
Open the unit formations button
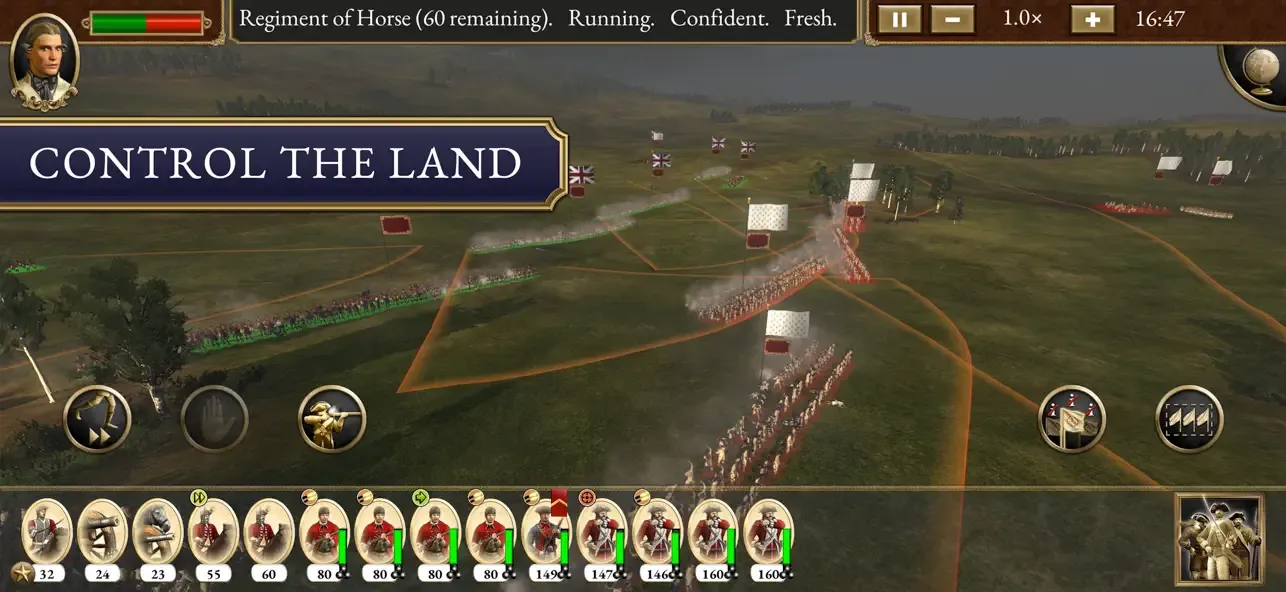[x=1189, y=419]
